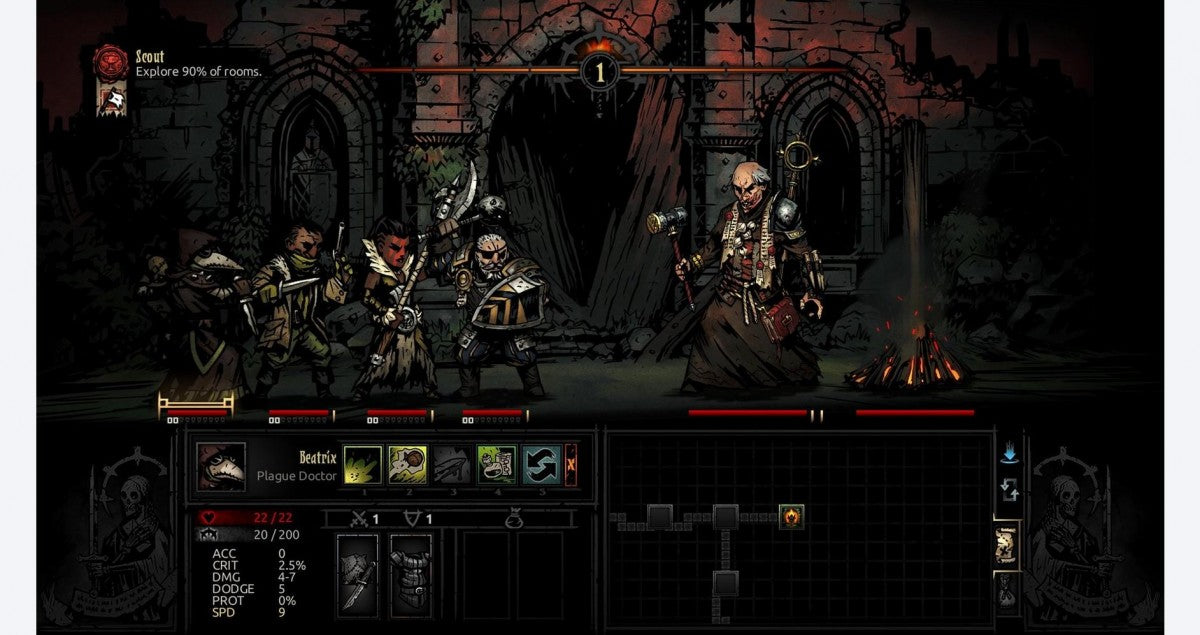The width and height of the screenshot is (1200, 635).
Task: Switch to the inventory bag tab
Action: (x=1007, y=592)
